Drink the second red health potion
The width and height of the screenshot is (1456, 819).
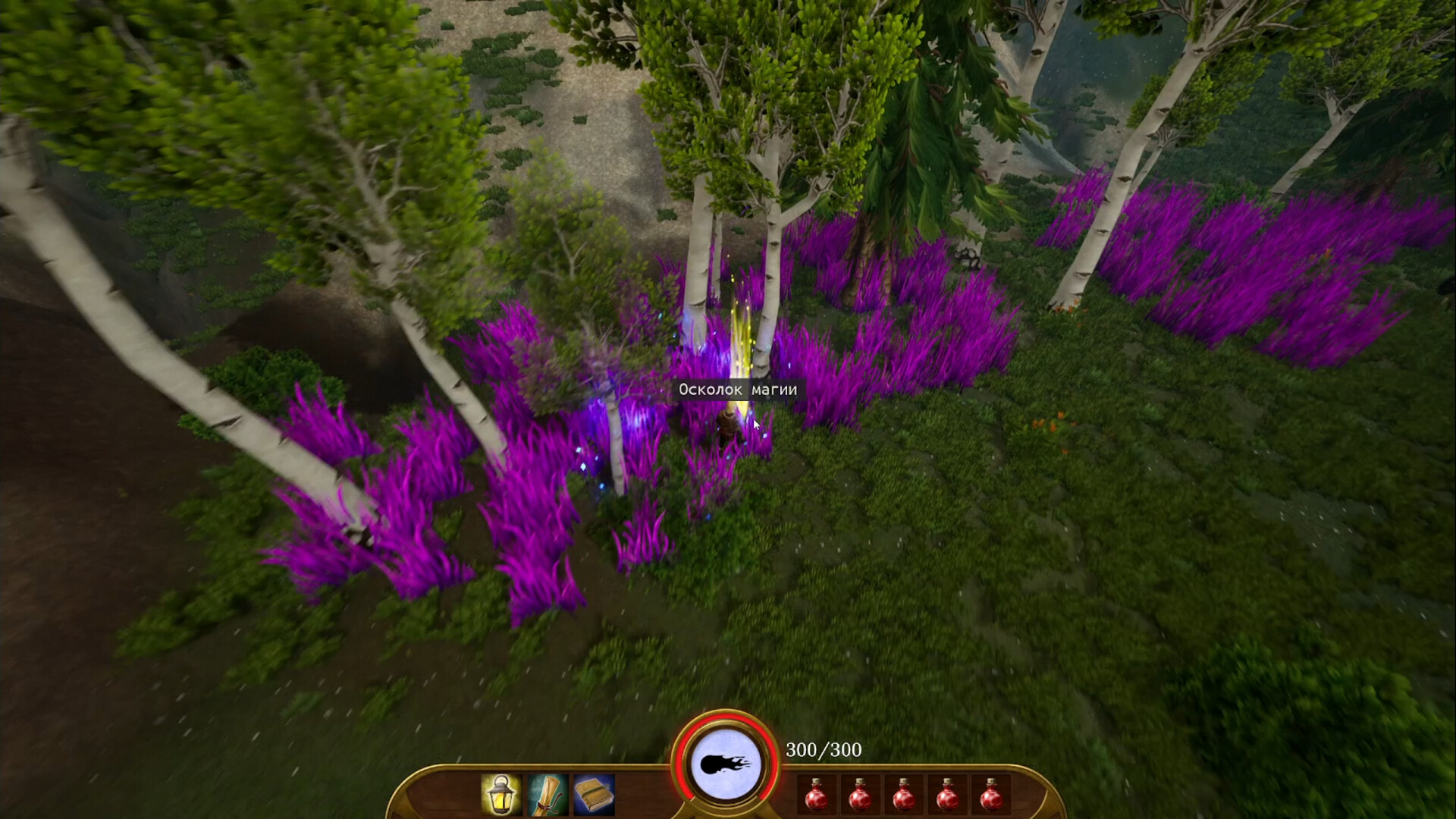[861, 798]
